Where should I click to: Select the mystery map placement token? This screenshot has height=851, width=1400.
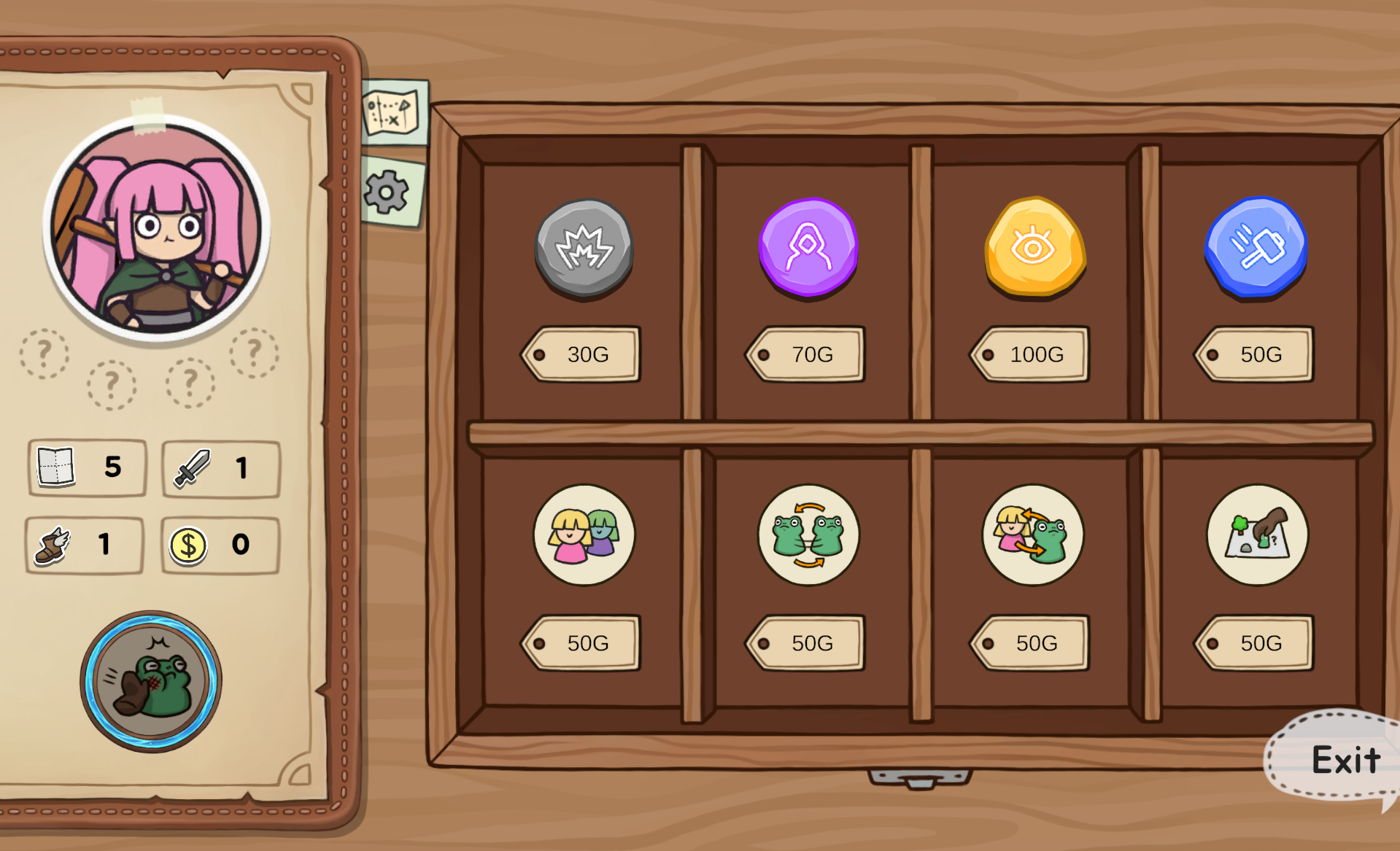pos(1256,535)
